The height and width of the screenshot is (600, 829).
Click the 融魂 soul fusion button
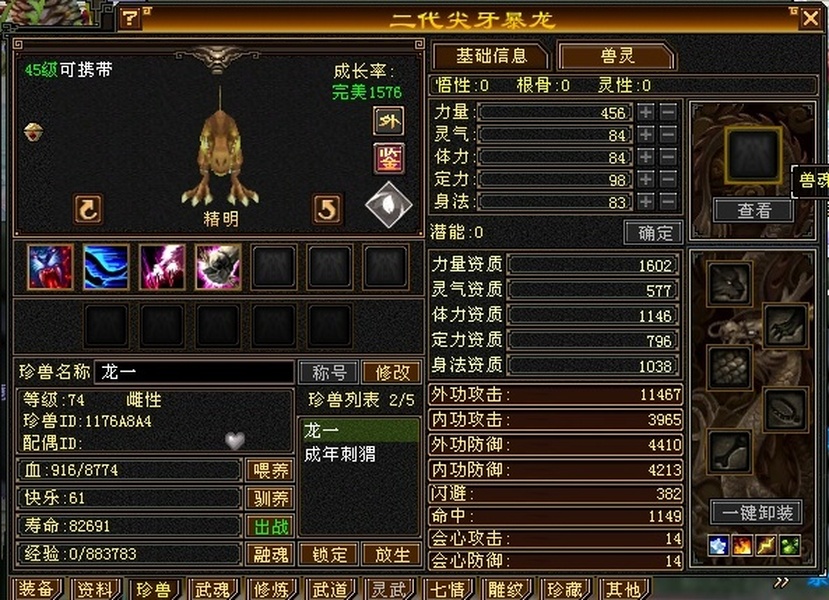click(268, 554)
